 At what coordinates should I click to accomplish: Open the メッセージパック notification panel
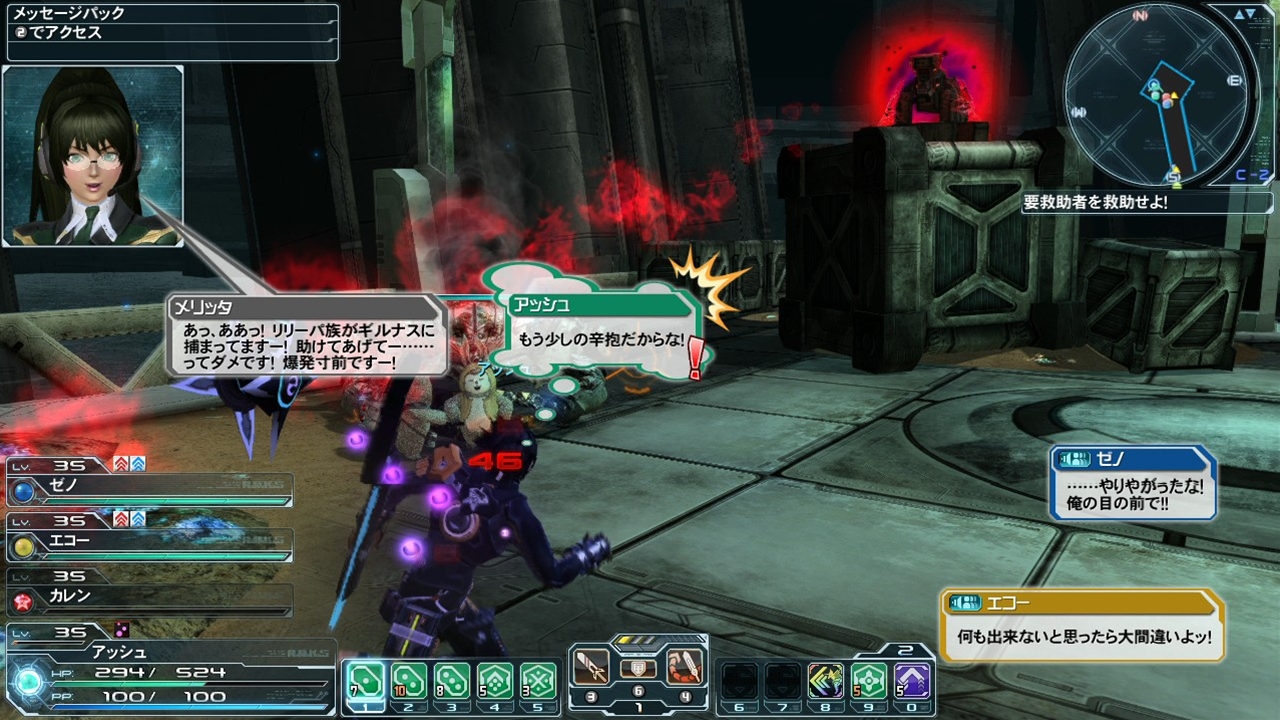point(170,32)
